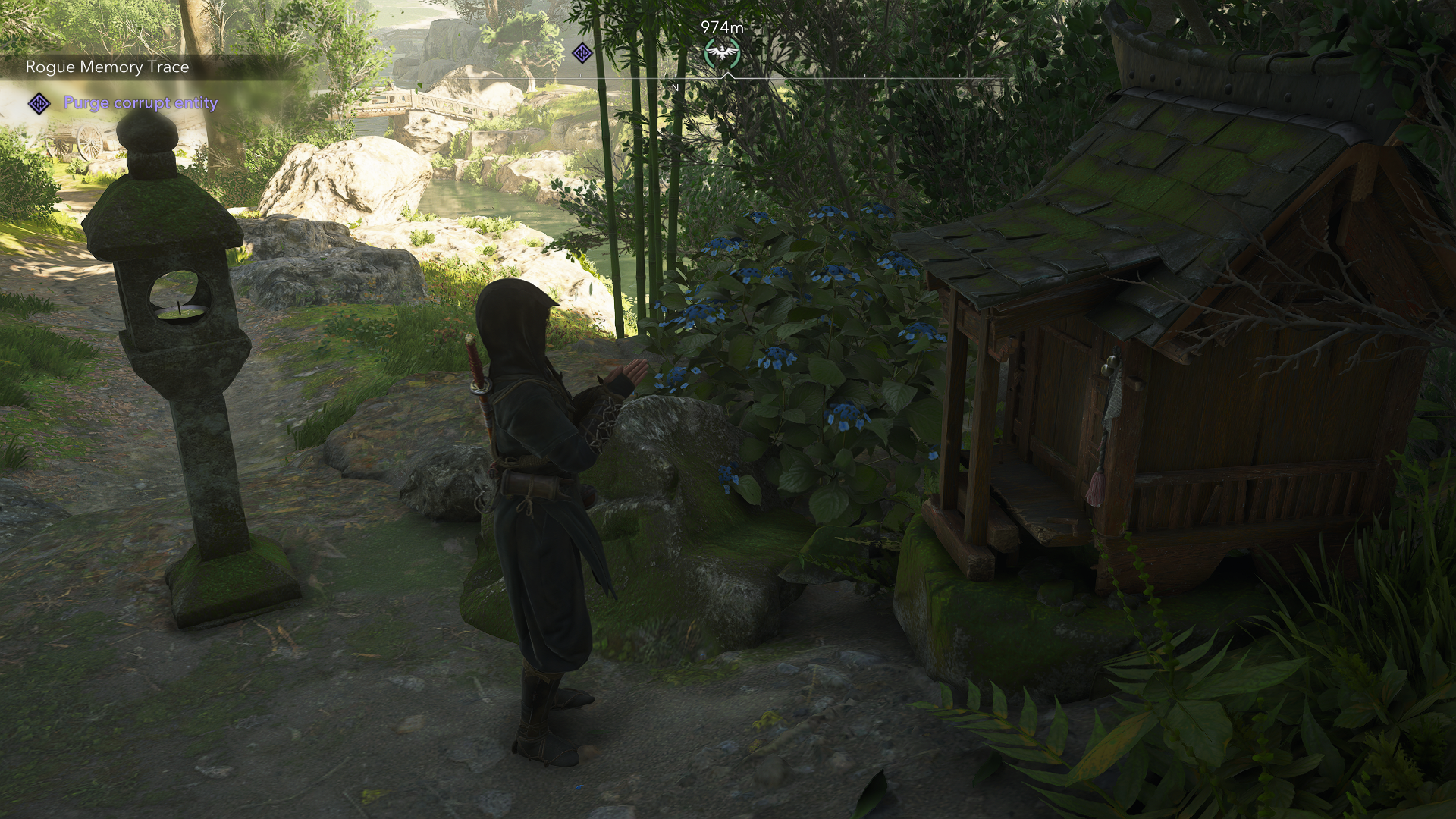
Task: Select the purple diamond marker on compass
Action: 582,53
